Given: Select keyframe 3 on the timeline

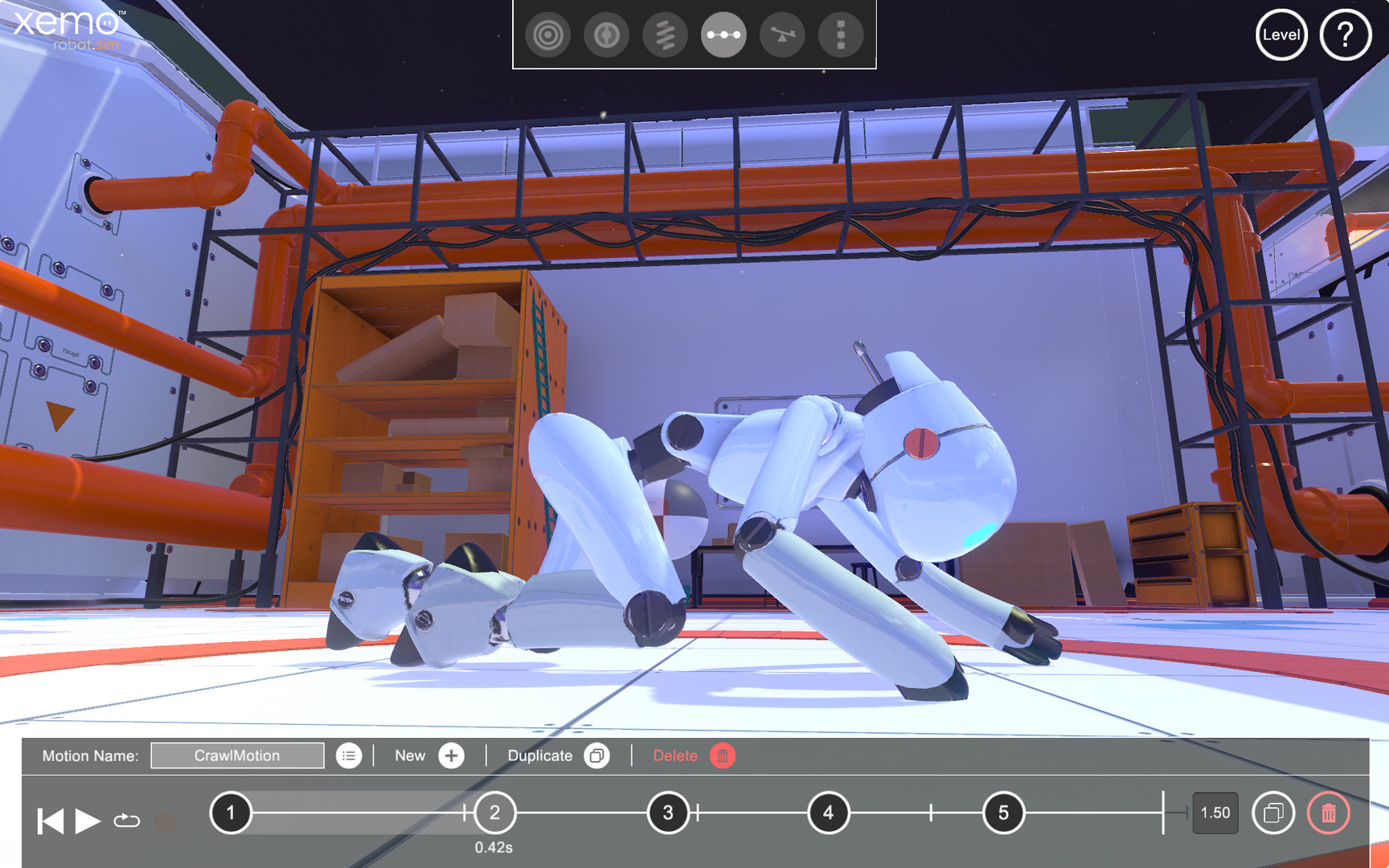Looking at the screenshot, I should click(x=667, y=813).
